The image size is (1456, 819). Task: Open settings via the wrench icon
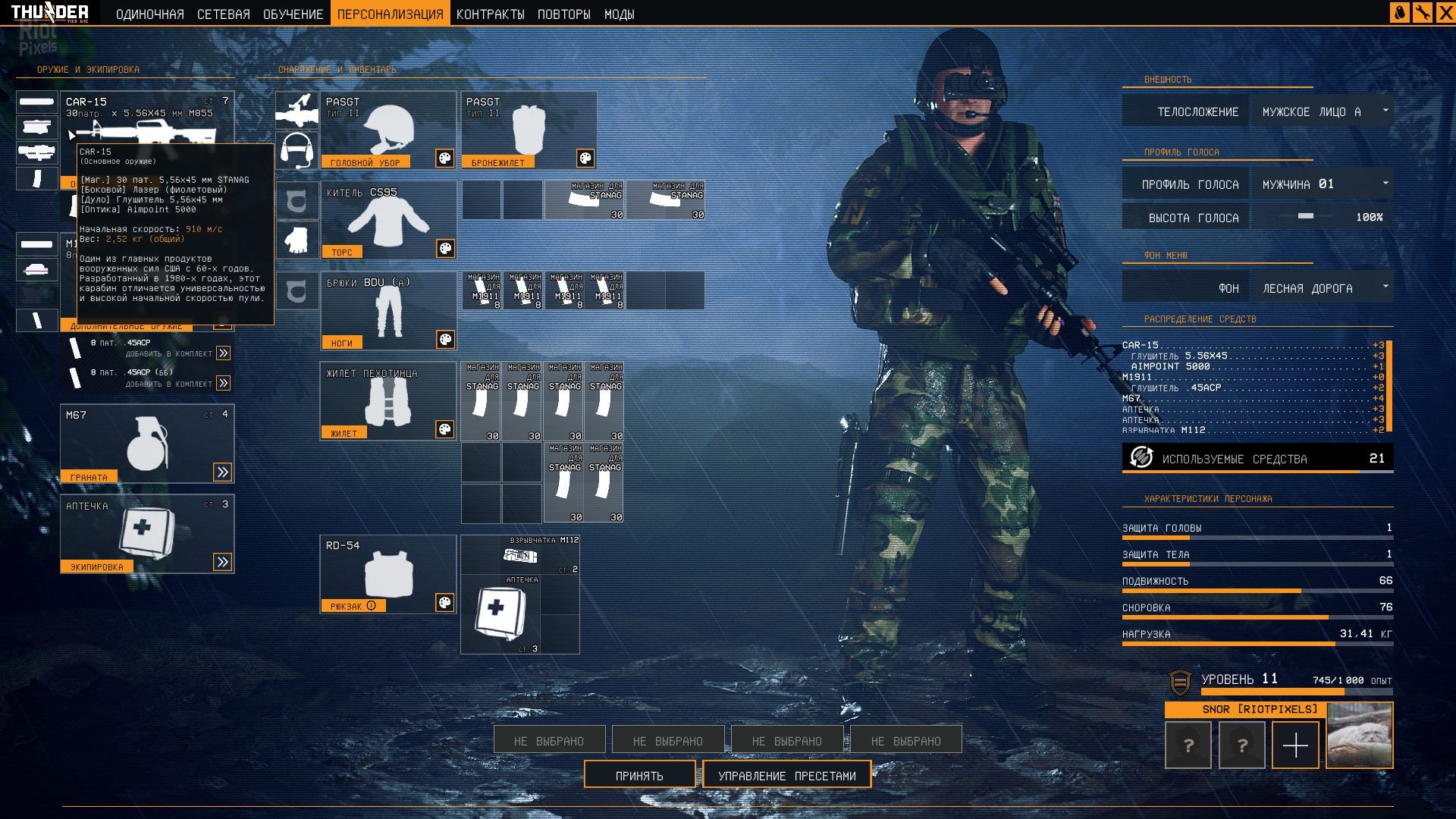pyautogui.click(x=1423, y=13)
